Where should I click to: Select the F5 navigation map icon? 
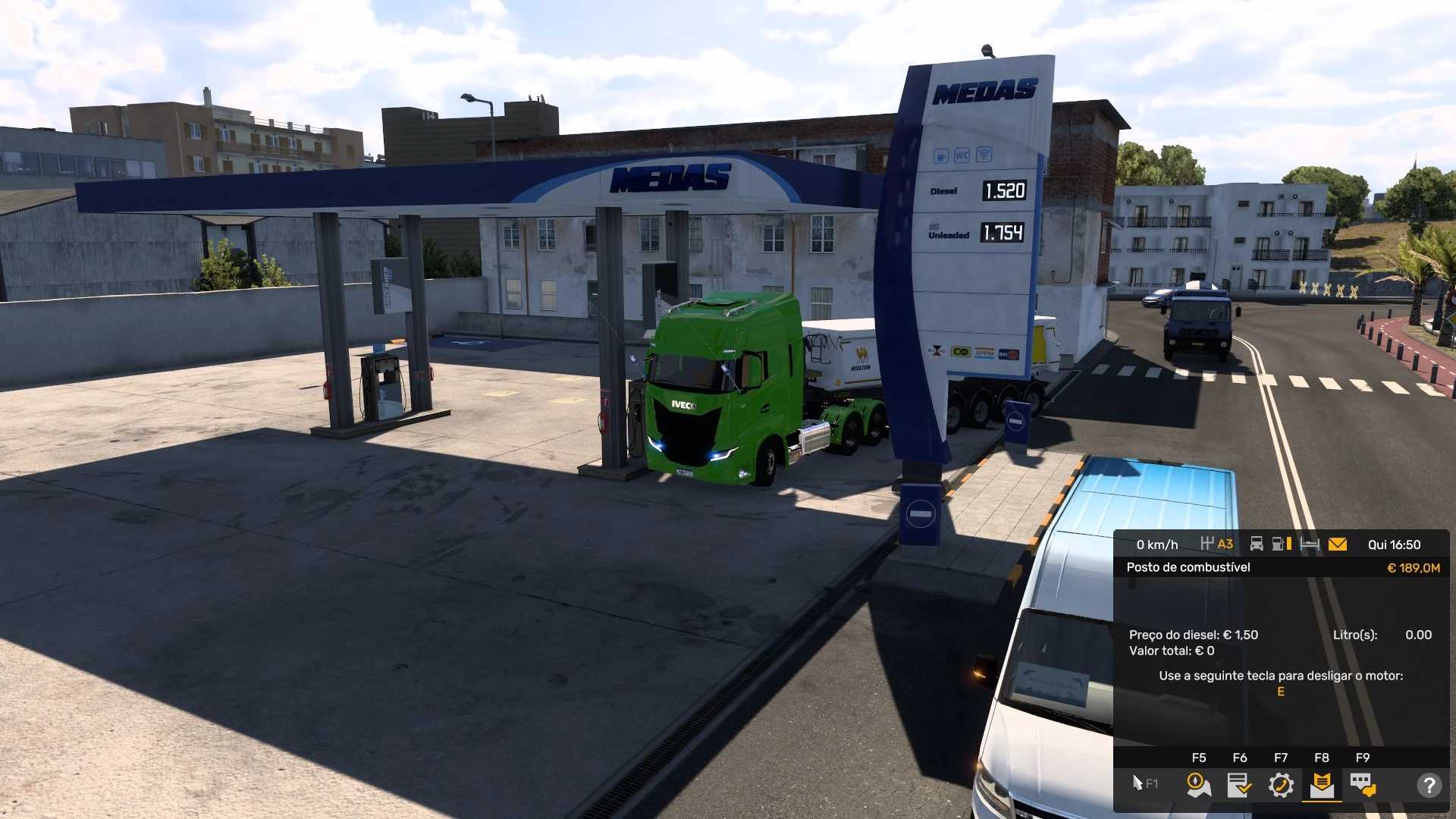1197,785
